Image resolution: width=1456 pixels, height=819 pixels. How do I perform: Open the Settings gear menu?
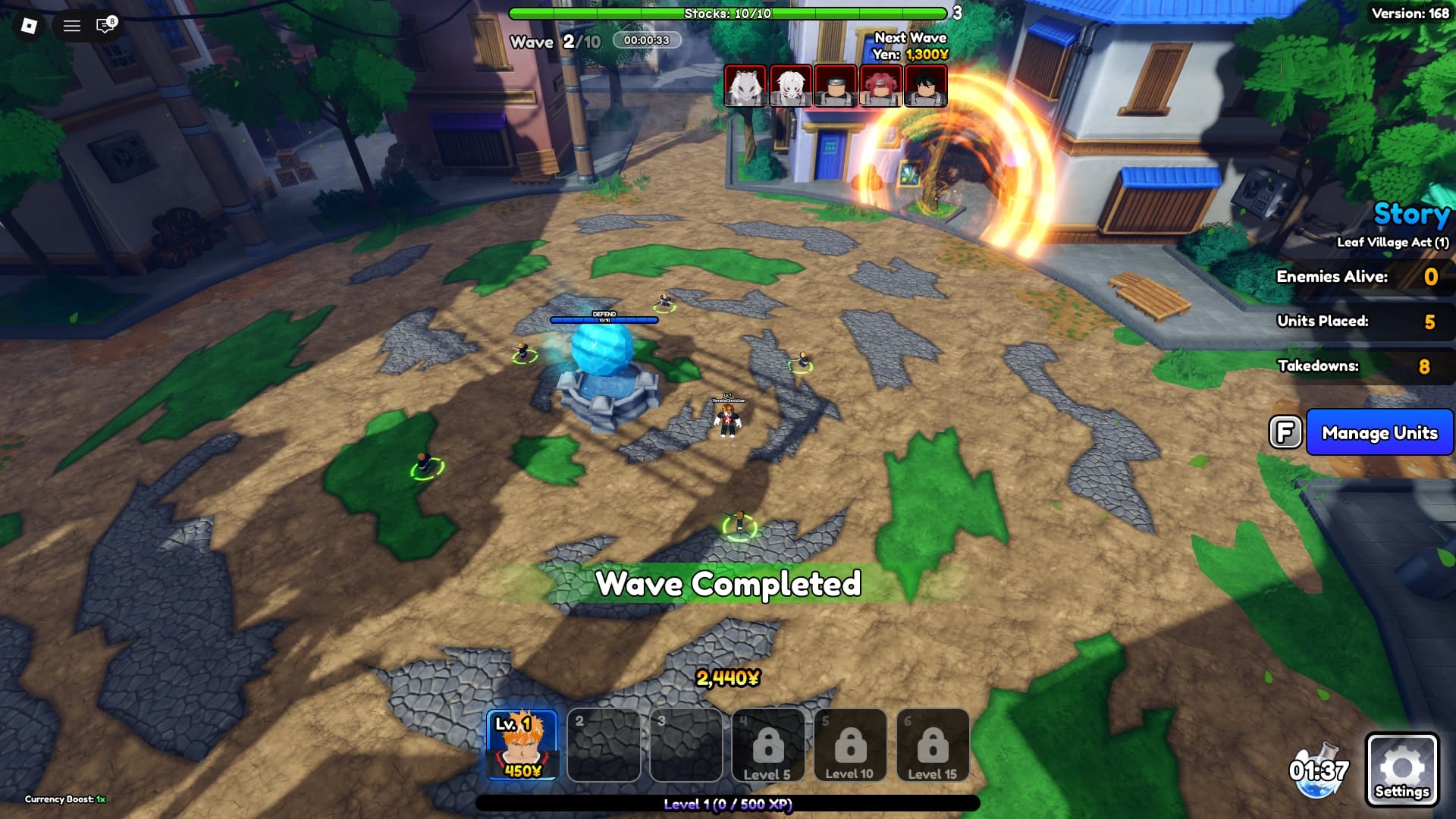point(1401,769)
